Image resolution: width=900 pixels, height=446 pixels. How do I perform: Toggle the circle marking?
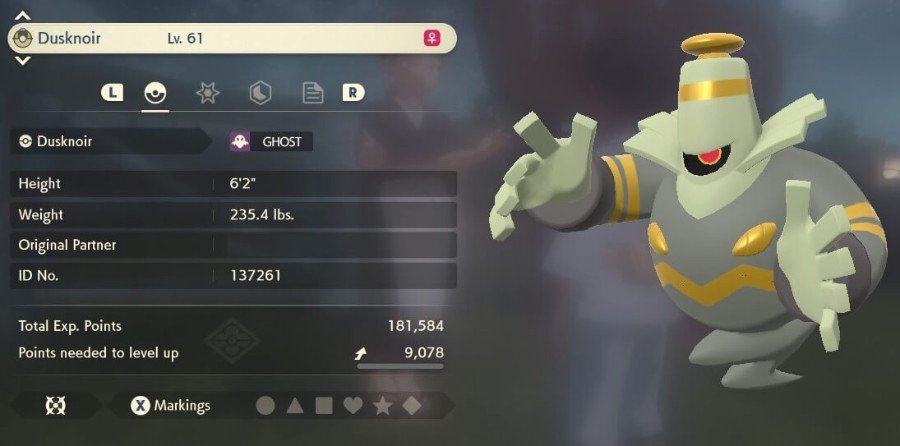(x=265, y=406)
